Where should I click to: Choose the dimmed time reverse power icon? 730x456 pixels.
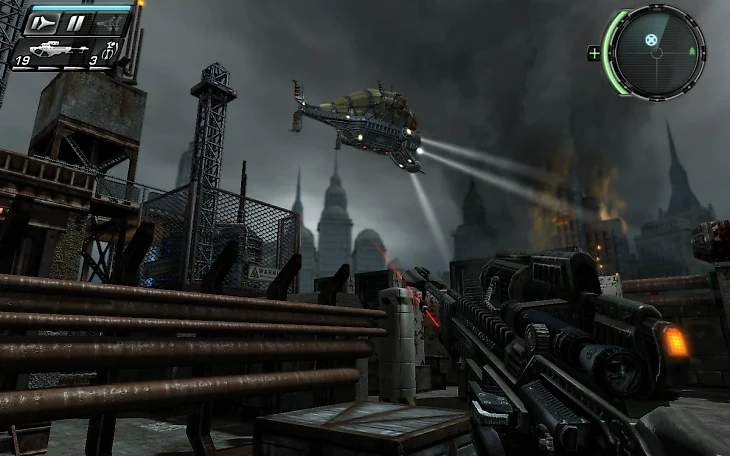(x=109, y=22)
